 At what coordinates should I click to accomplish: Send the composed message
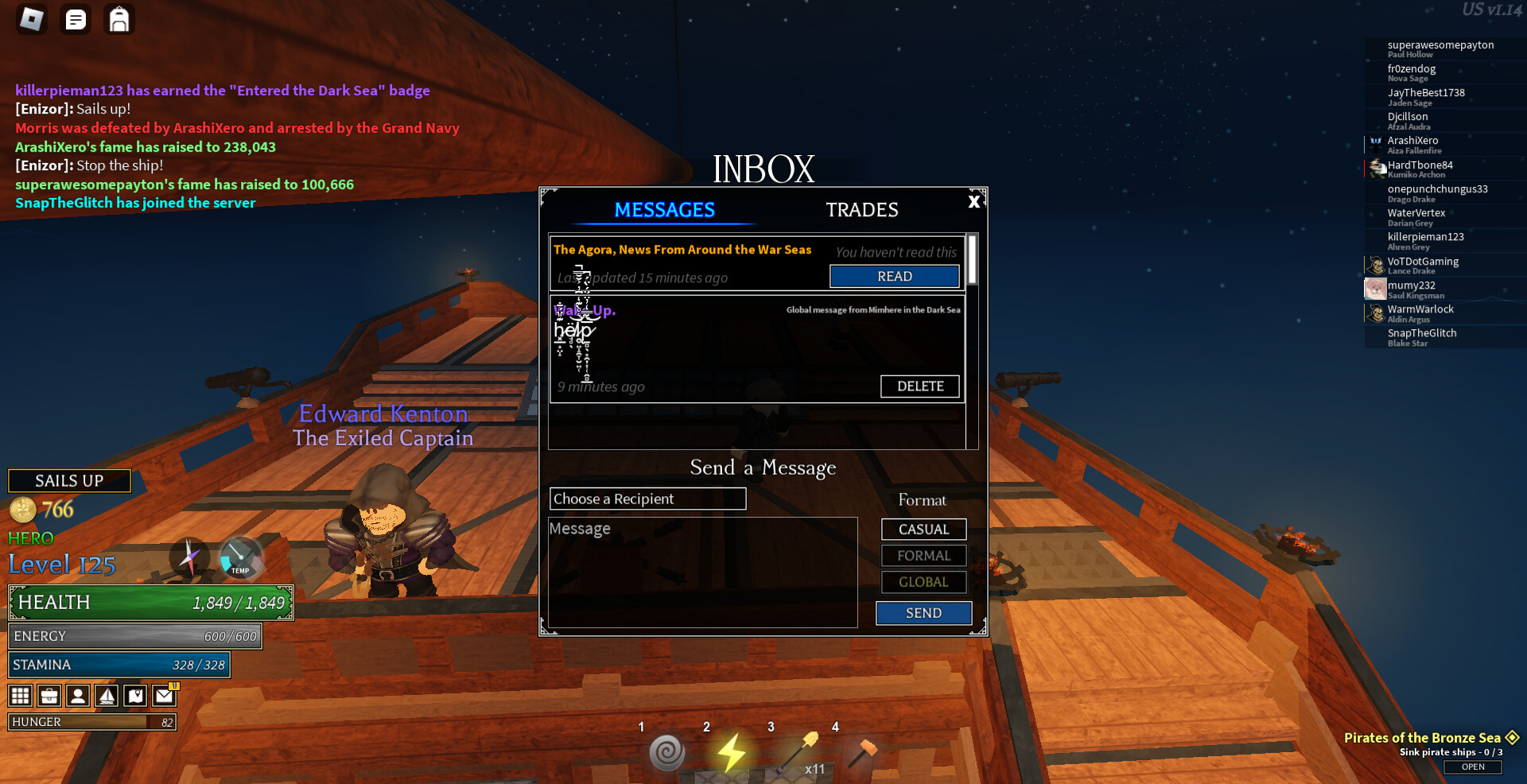click(x=923, y=613)
